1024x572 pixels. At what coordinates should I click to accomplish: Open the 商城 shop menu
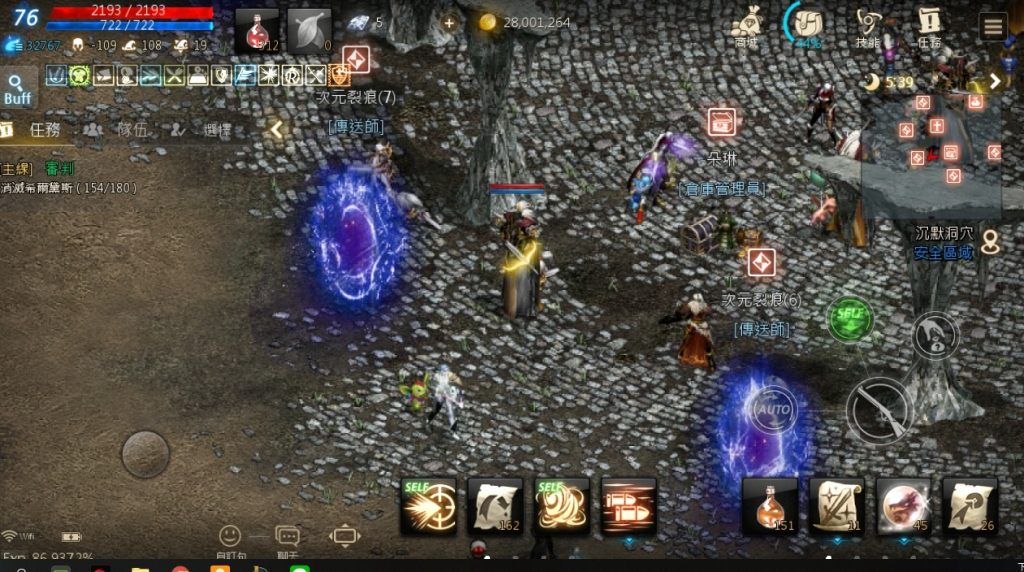[x=746, y=25]
